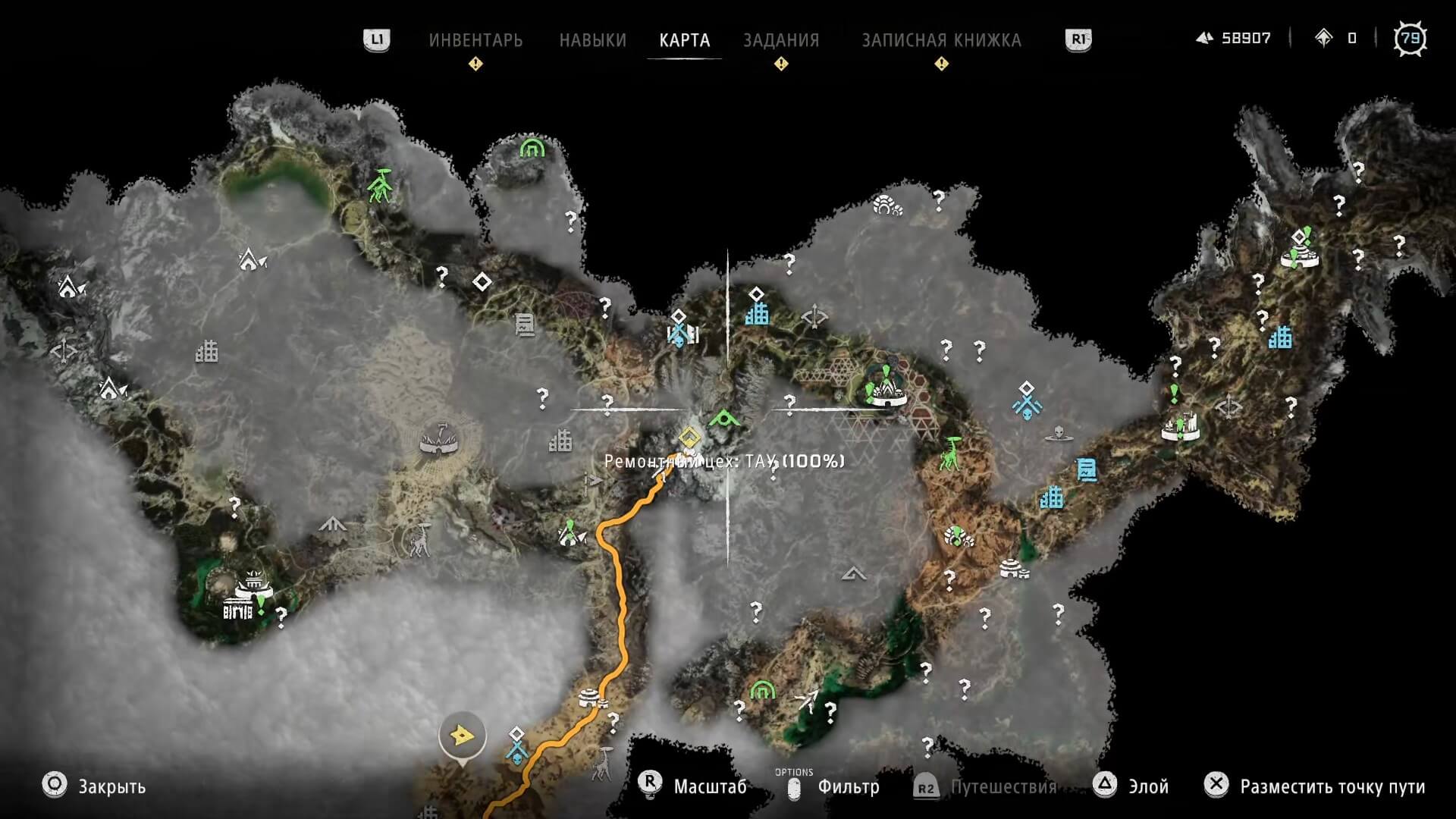Center the map on Элой

point(1147,786)
